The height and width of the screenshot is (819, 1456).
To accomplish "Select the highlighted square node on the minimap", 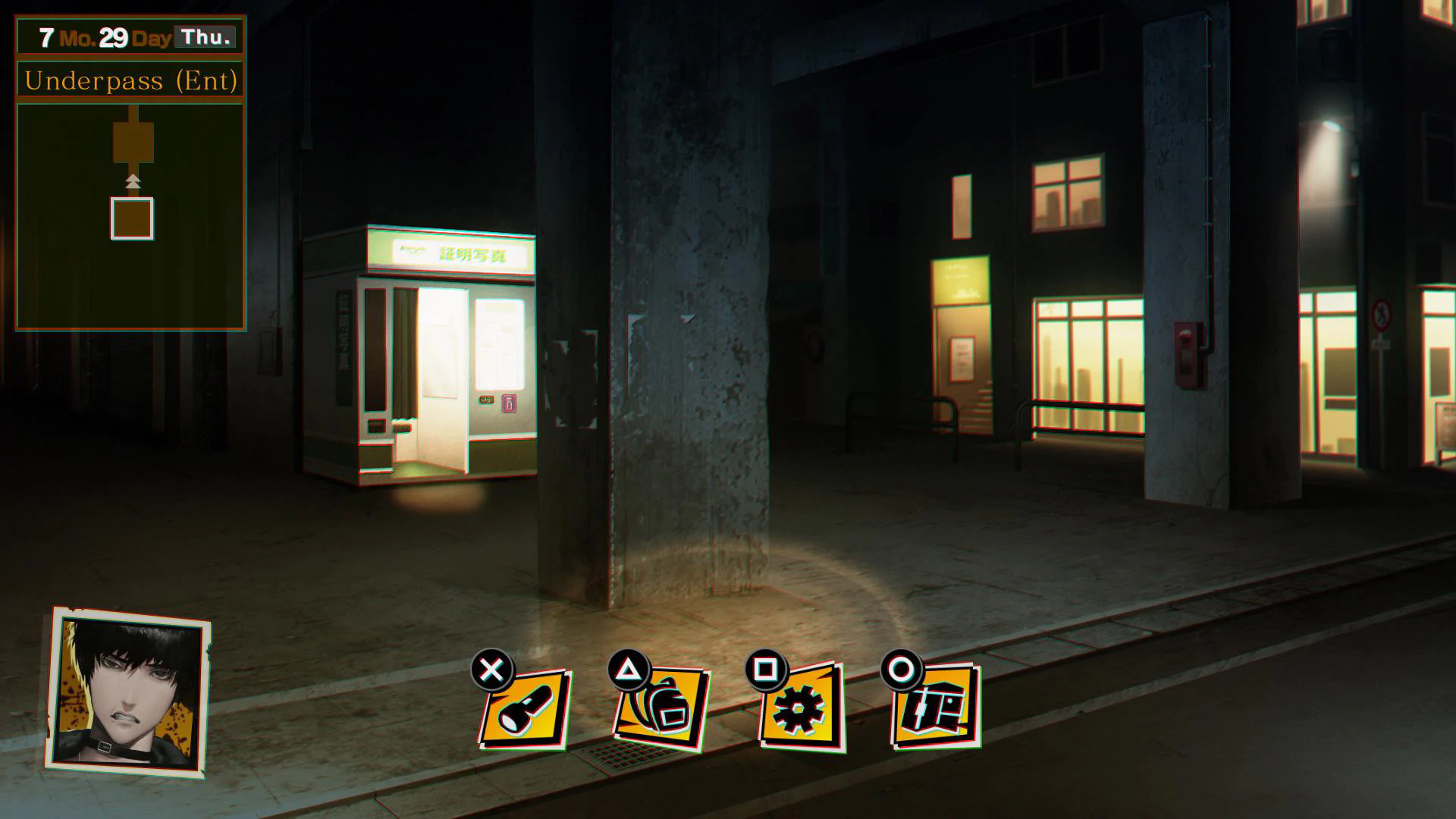I will tap(133, 220).
